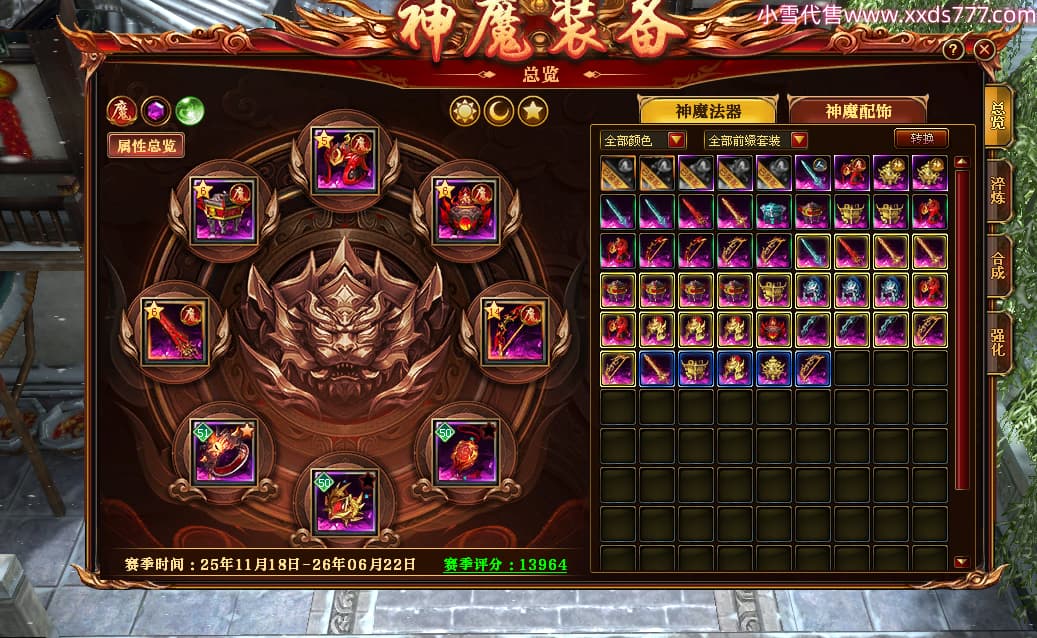
Task: Click the 转换 button
Action: 920,138
